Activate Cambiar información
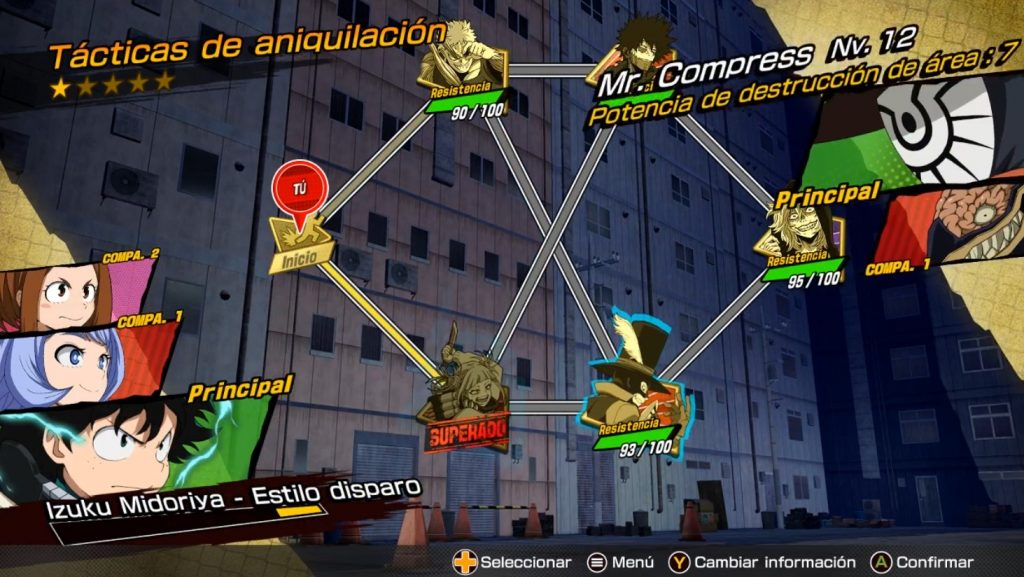 tap(764, 562)
